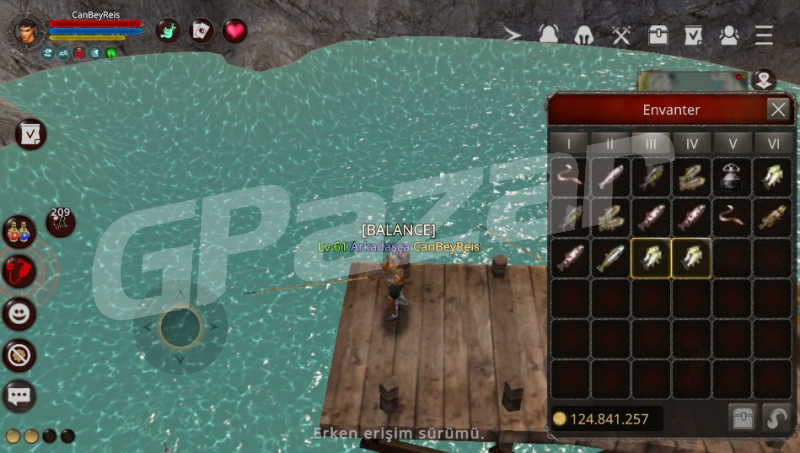Go to inventory page I
This screenshot has height=453, width=800.
pos(569,144)
